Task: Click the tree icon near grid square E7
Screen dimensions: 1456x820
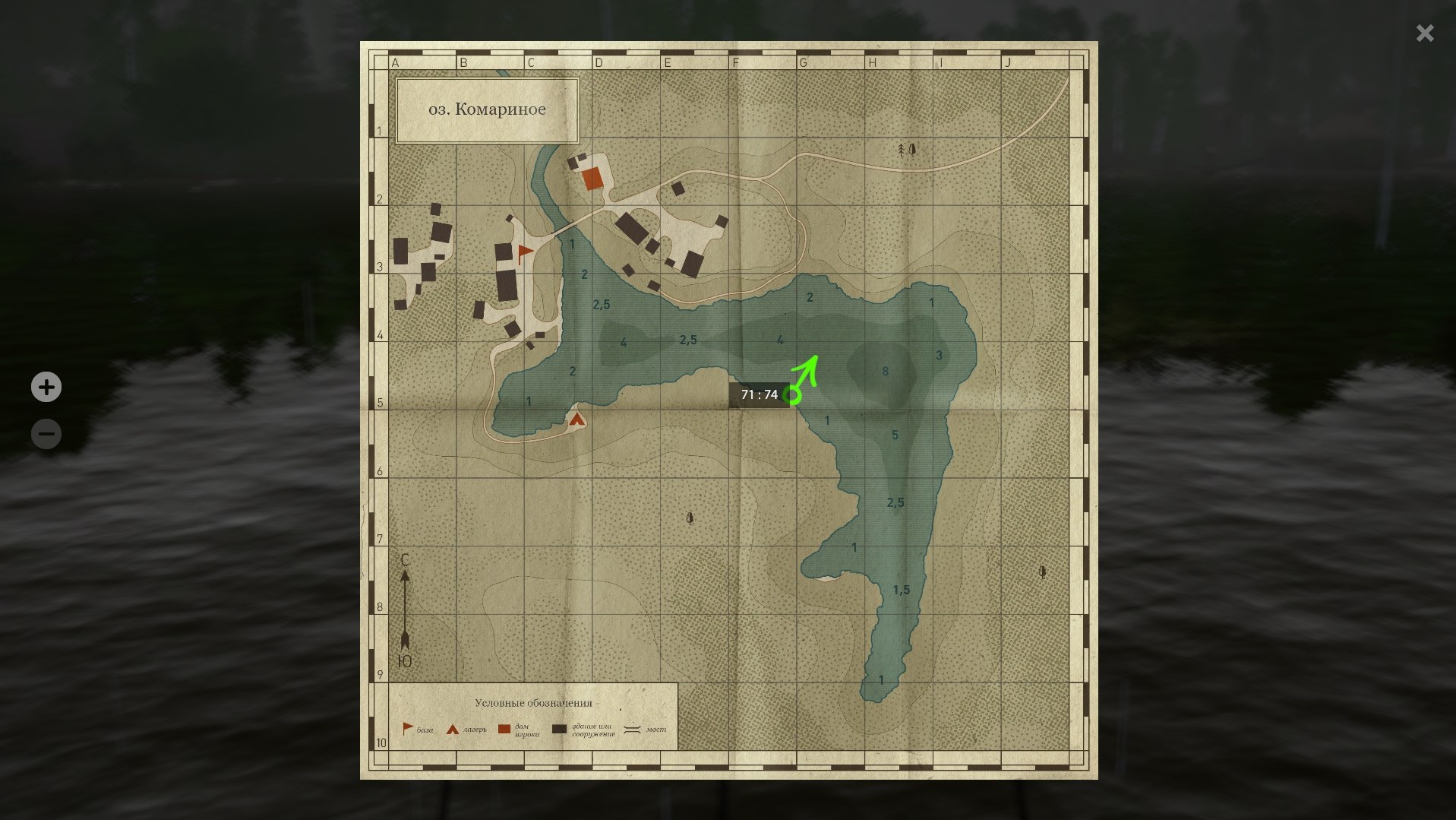Action: (x=688, y=518)
